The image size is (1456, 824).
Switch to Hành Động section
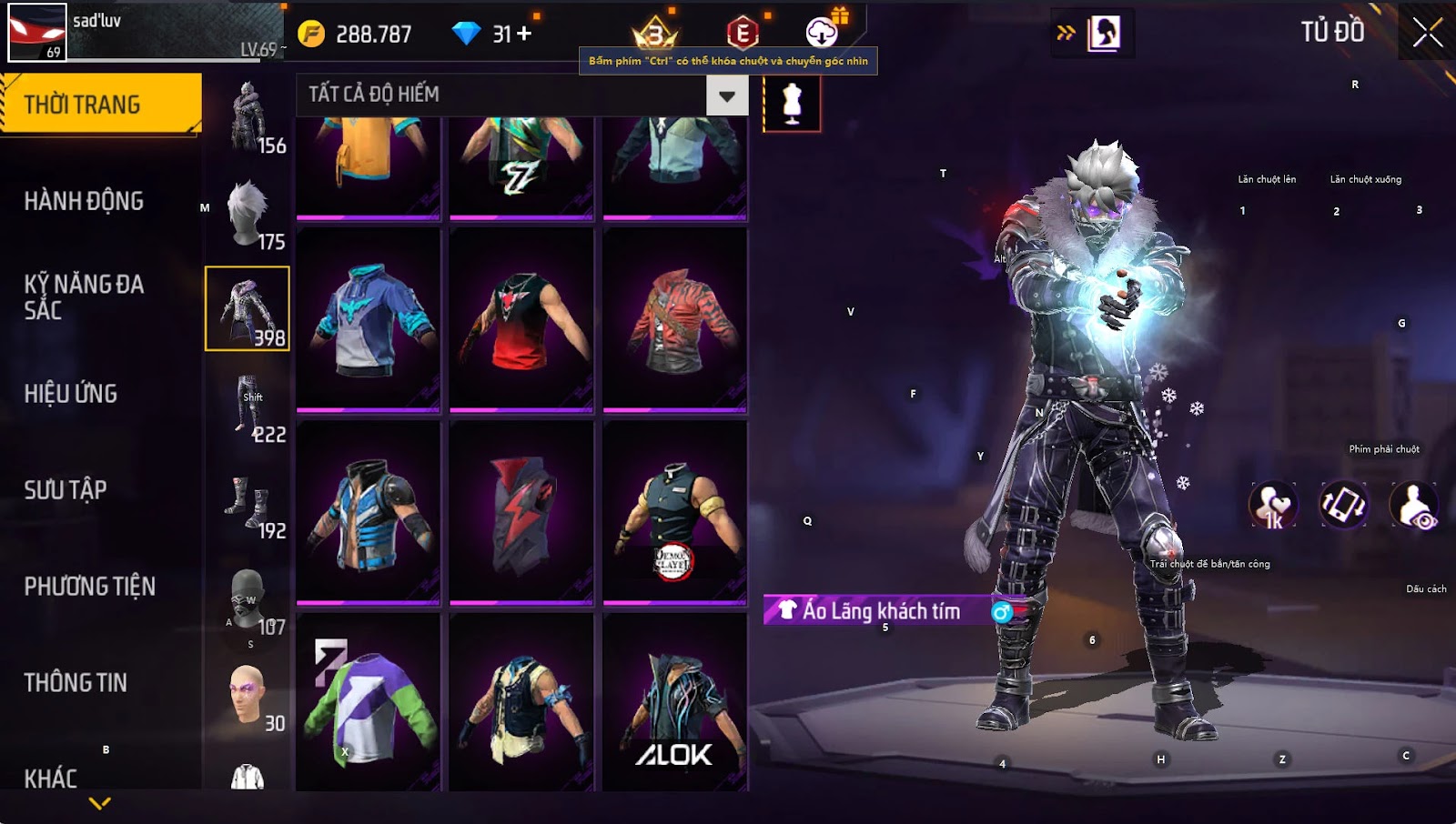click(84, 201)
